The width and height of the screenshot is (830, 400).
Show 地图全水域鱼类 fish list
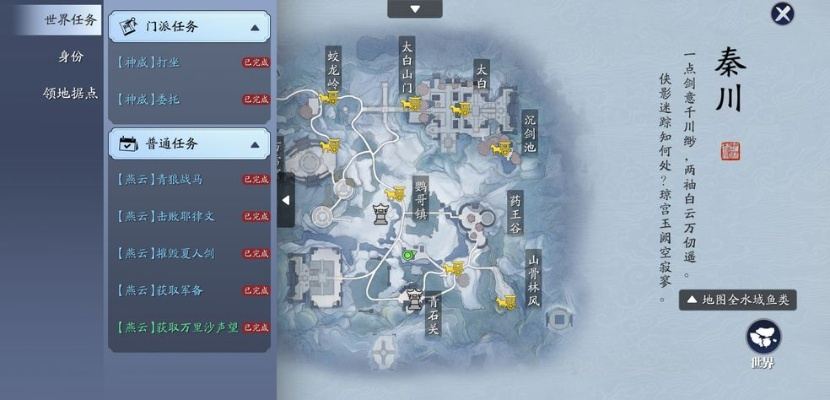(x=738, y=299)
